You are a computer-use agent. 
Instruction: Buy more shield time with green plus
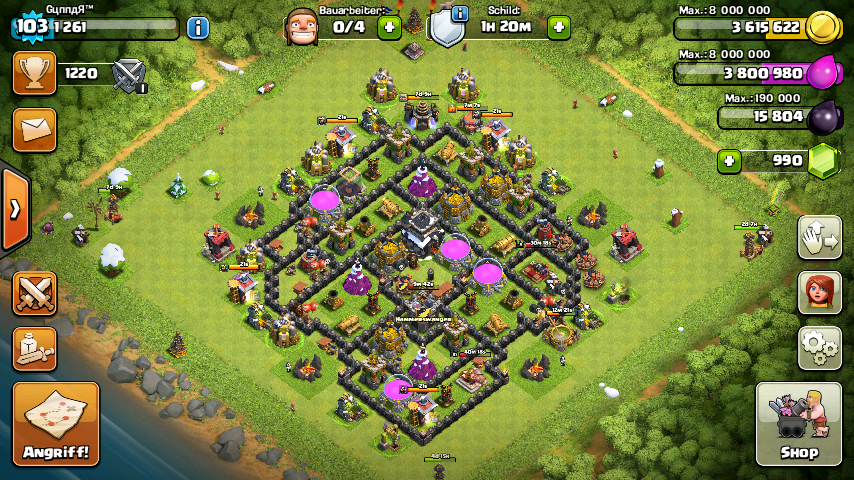(x=559, y=27)
